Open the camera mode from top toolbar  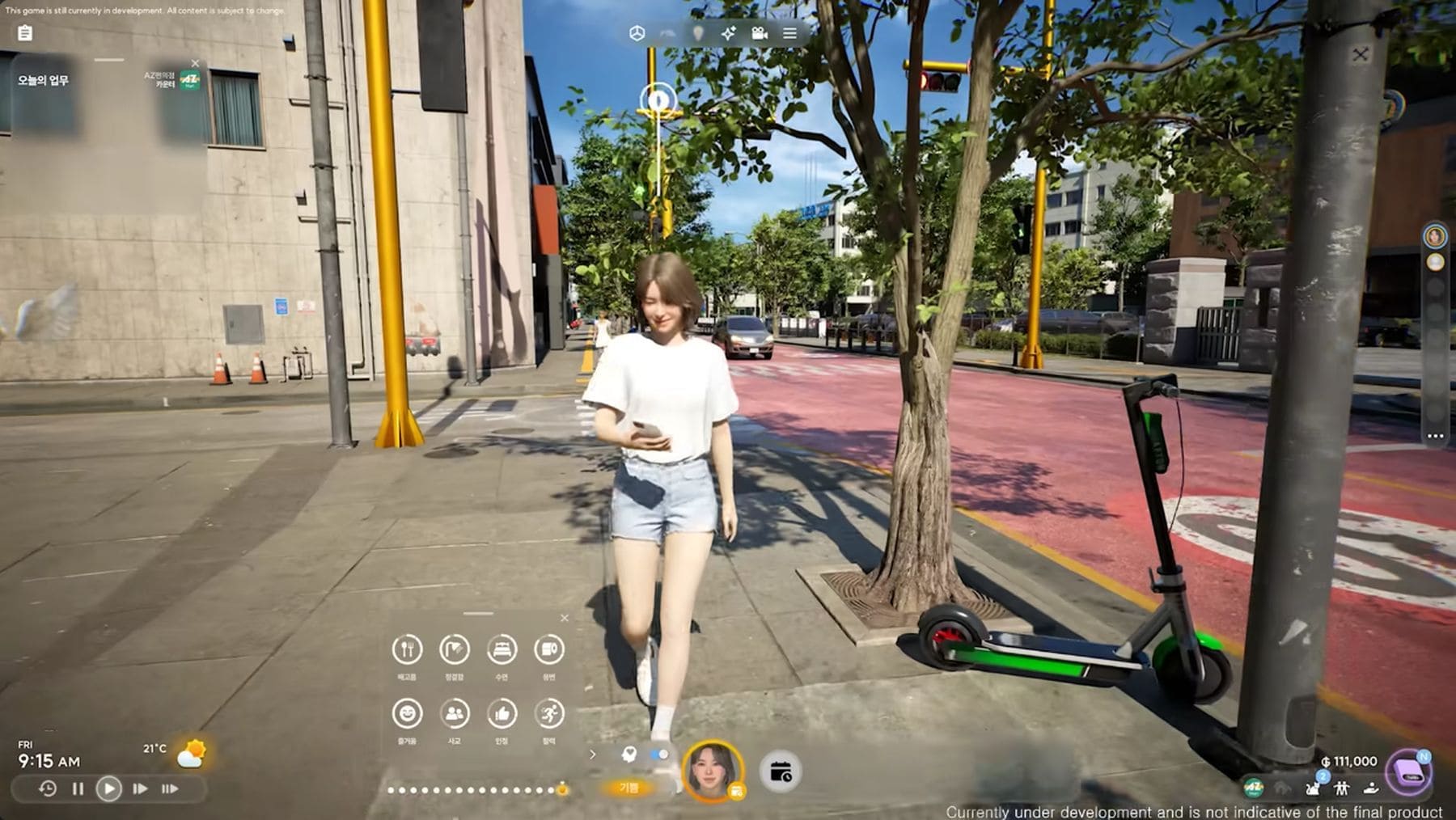point(759,33)
